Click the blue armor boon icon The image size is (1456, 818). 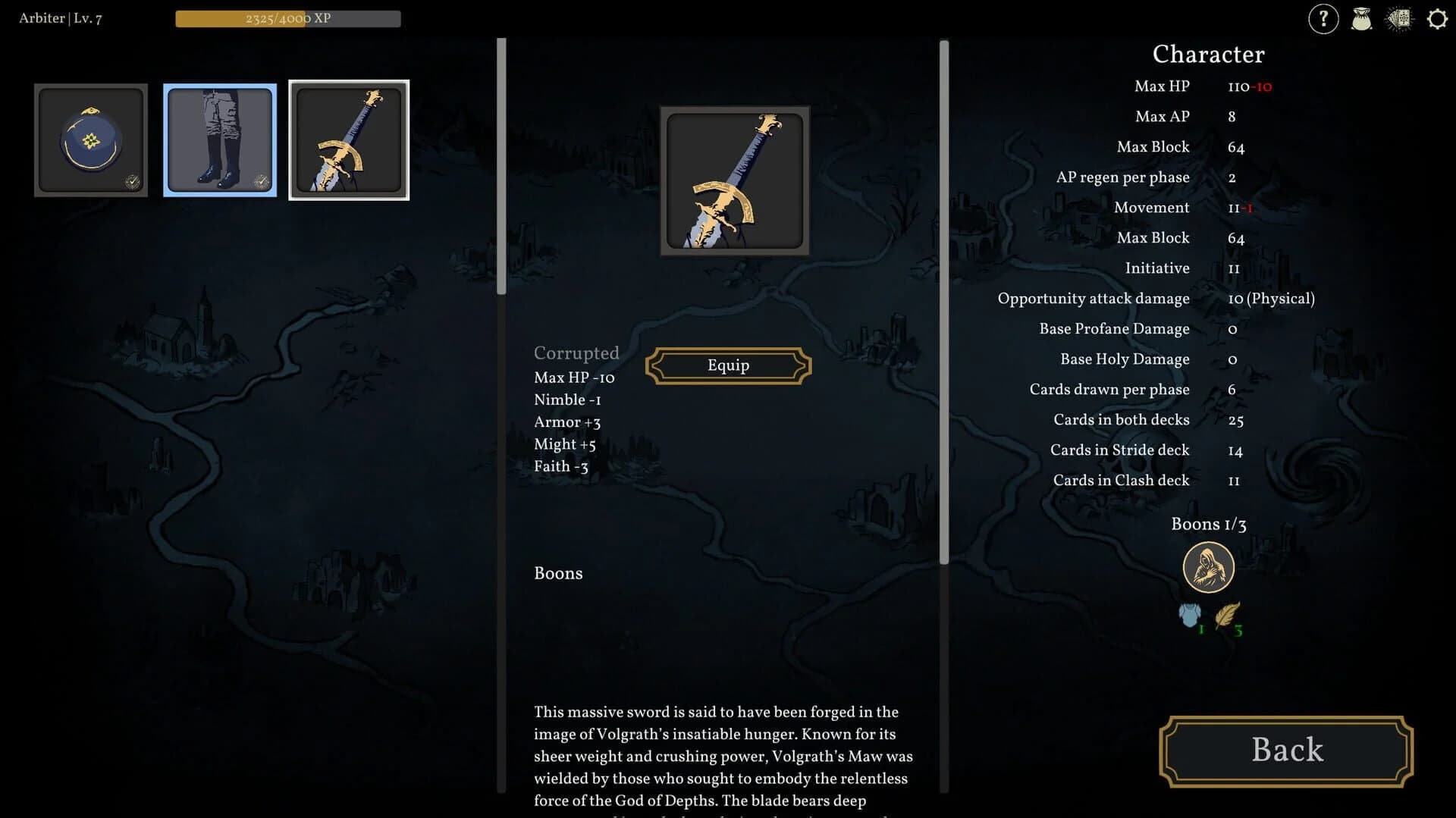[1191, 616]
